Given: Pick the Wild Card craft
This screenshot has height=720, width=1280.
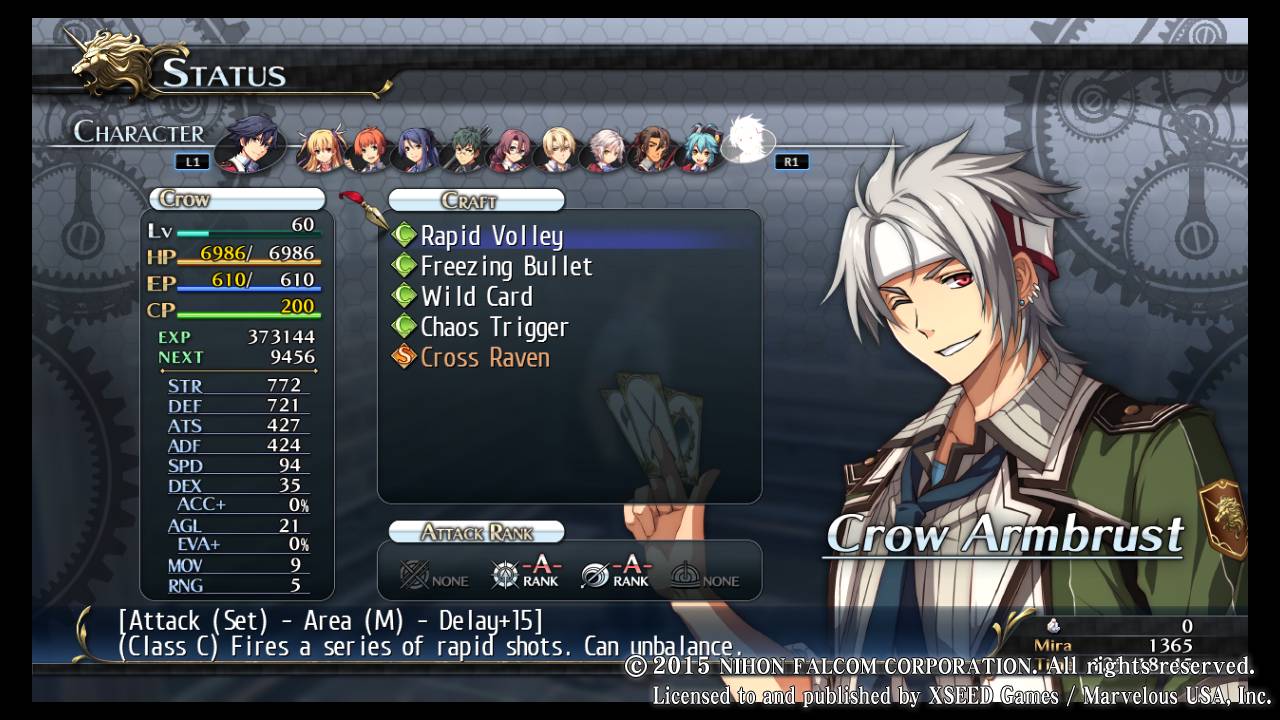Looking at the screenshot, I should (x=476, y=296).
